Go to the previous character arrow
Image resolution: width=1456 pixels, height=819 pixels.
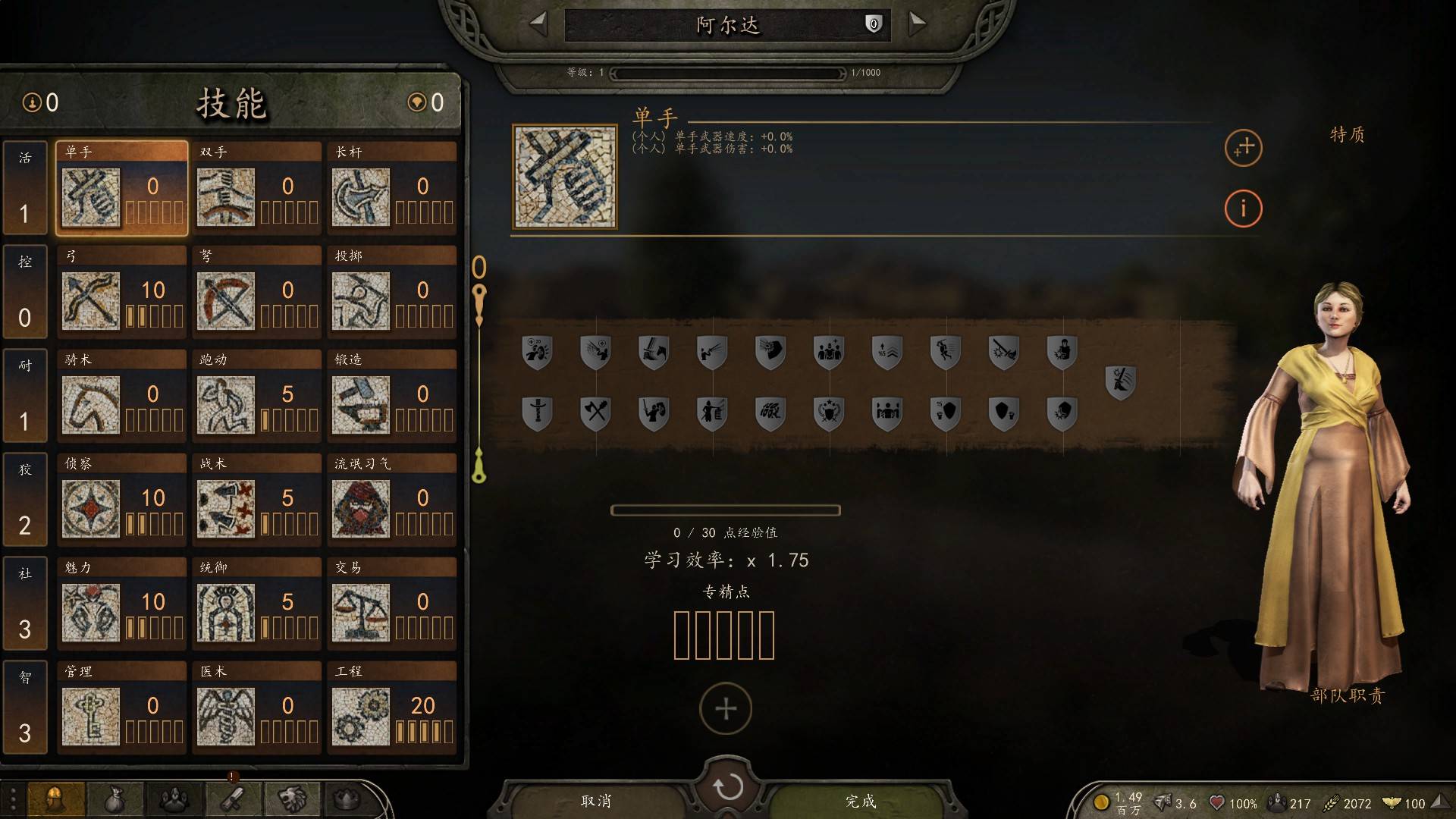(x=538, y=24)
